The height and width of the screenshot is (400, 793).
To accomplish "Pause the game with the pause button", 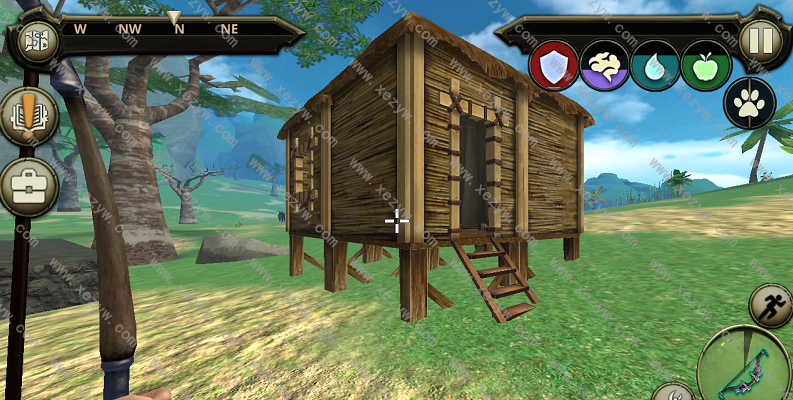I will 761,41.
